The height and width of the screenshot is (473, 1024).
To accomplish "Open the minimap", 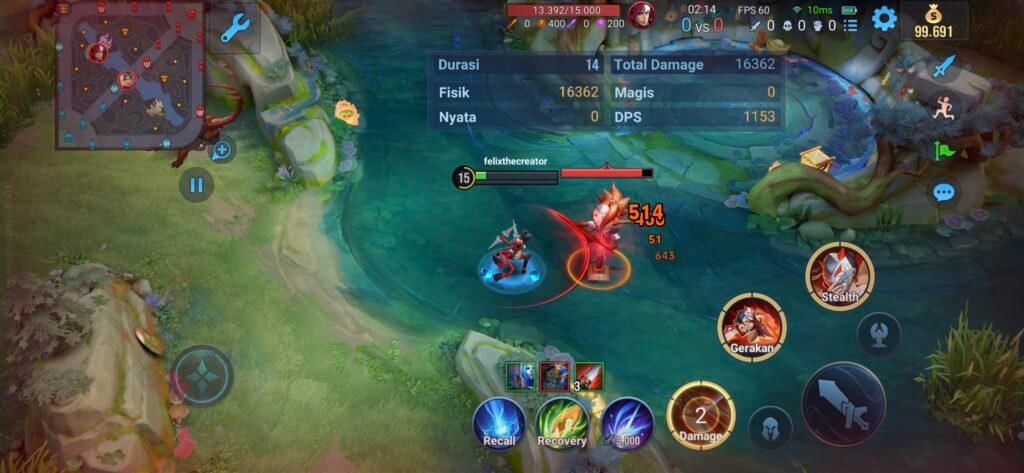I will pos(129,76).
